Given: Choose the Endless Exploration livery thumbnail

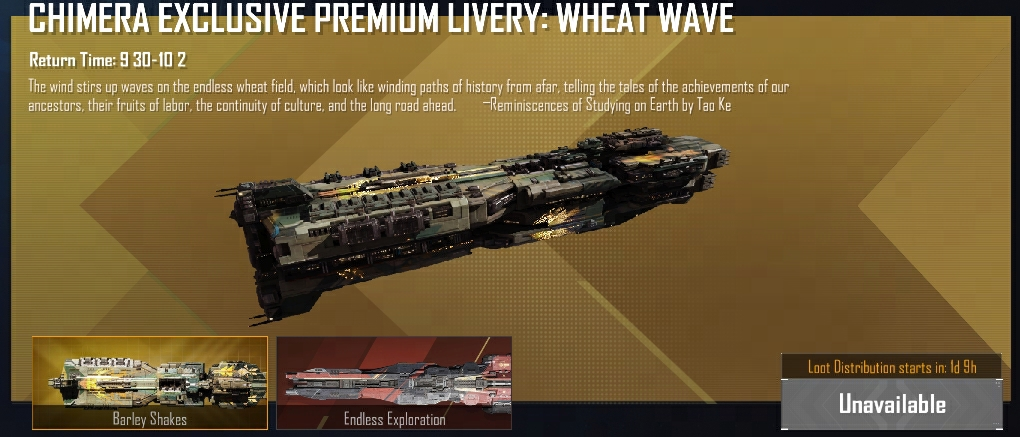Looking at the screenshot, I should tap(394, 382).
